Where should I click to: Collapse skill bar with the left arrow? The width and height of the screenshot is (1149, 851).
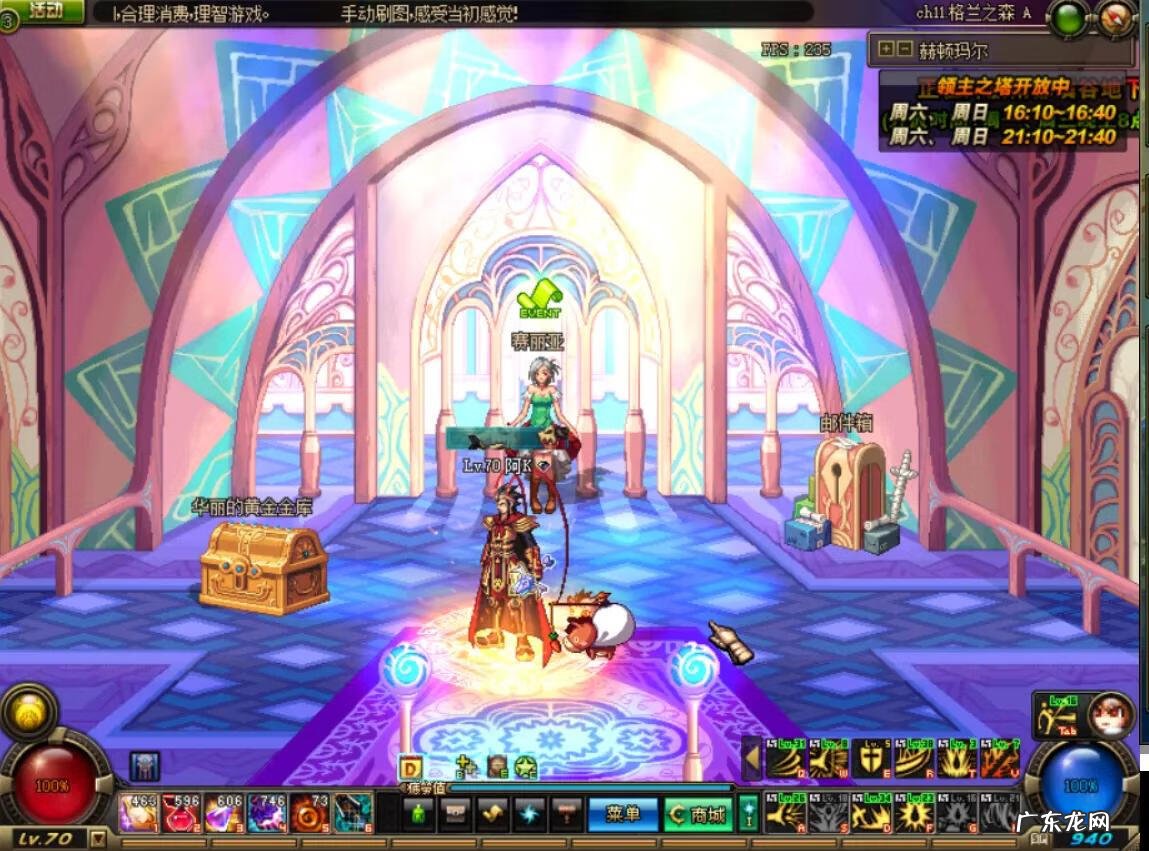pyautogui.click(x=751, y=760)
